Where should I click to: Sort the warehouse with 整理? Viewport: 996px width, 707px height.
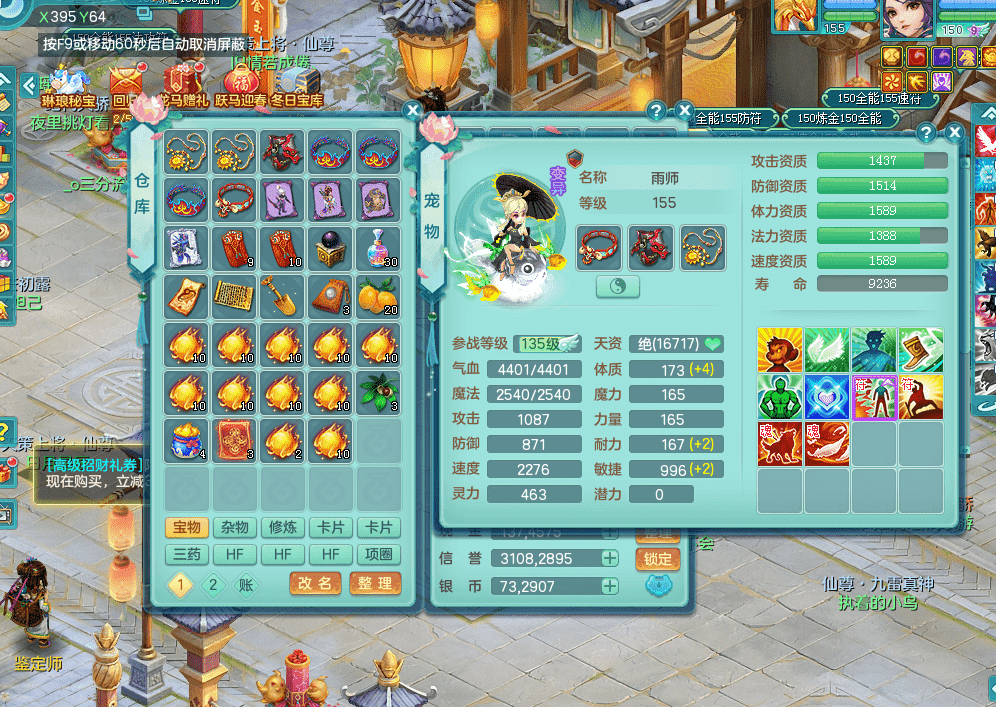(375, 584)
